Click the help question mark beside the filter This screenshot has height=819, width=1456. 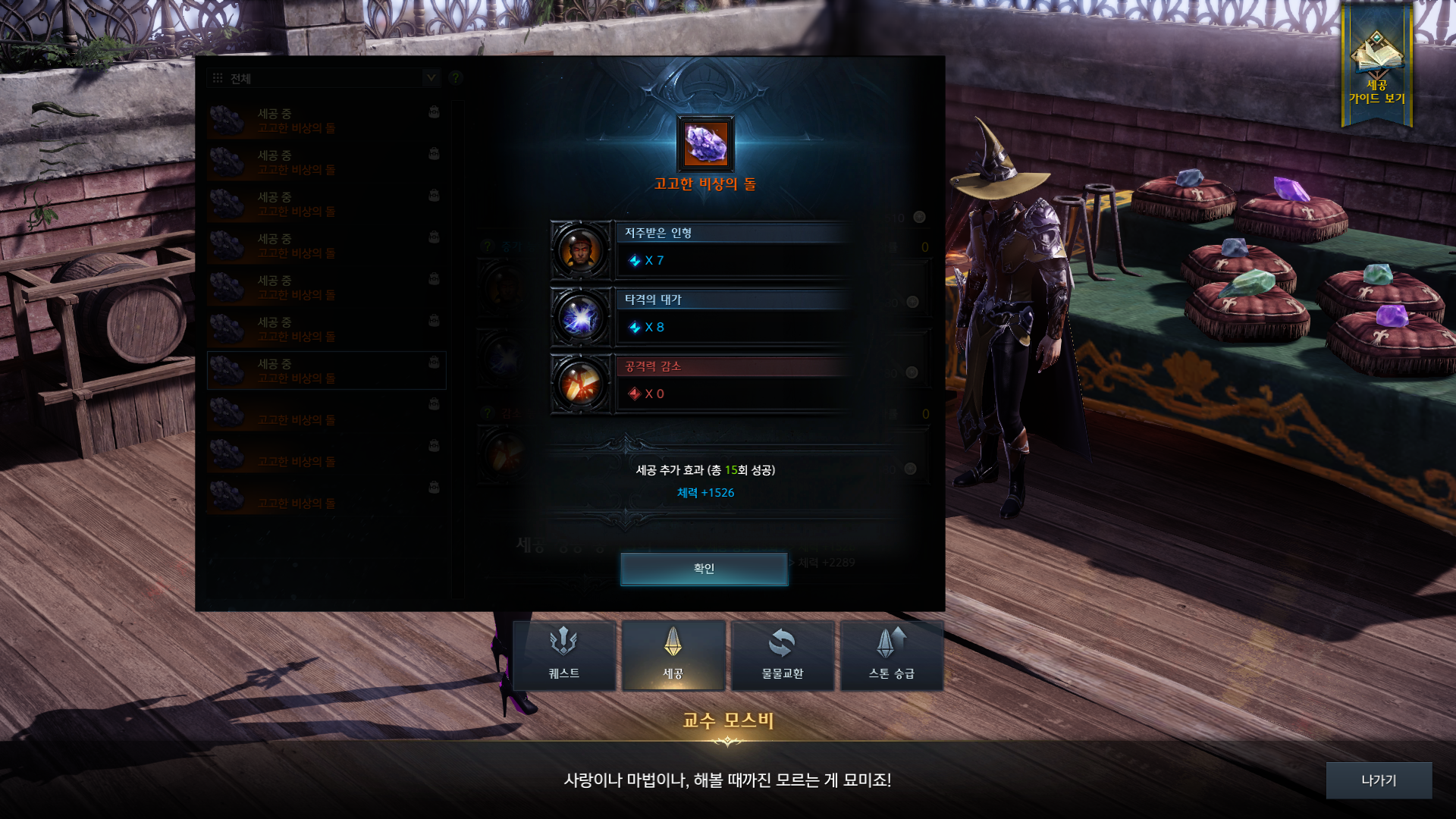[x=455, y=78]
